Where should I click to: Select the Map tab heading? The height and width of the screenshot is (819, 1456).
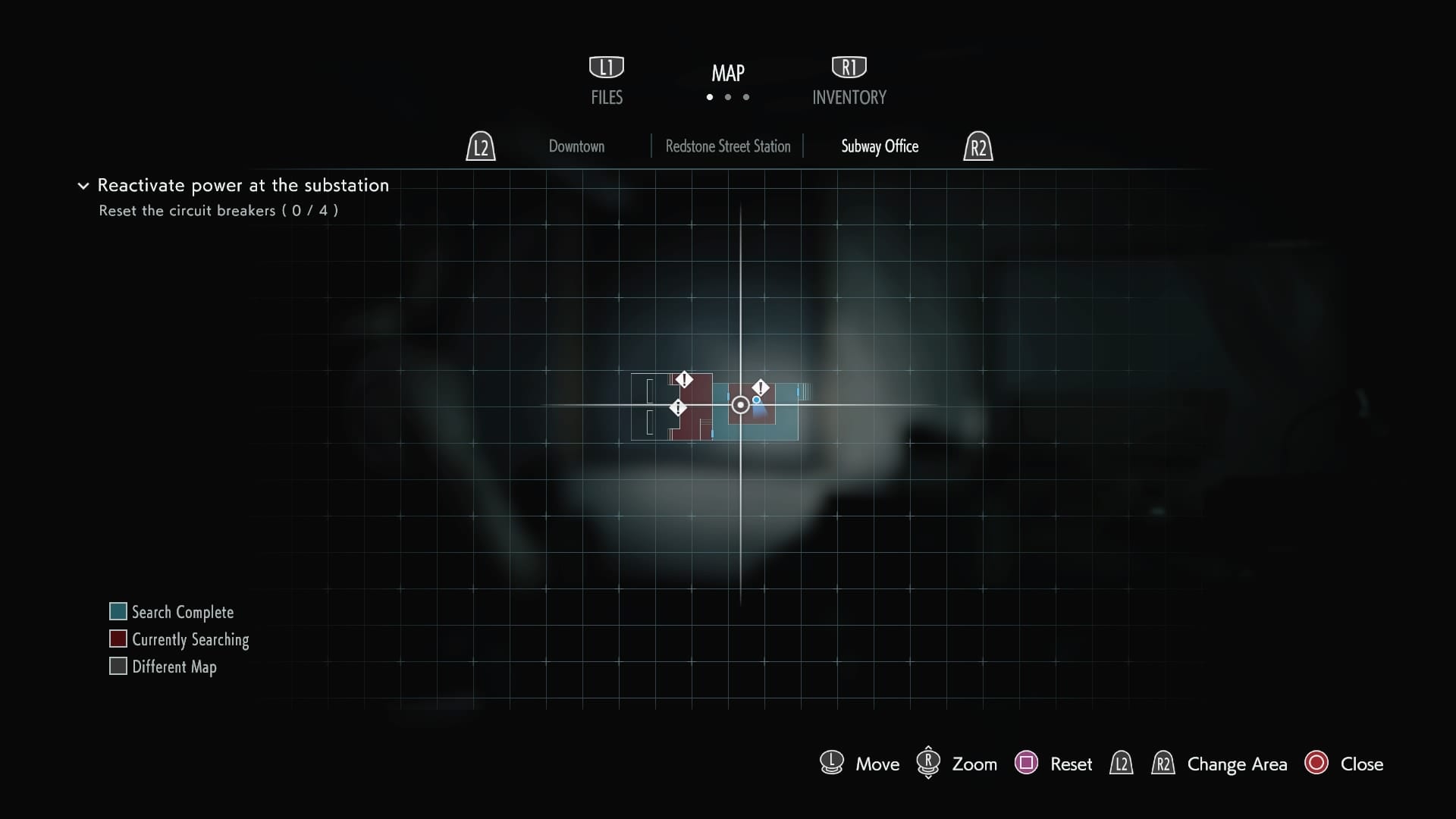728,74
